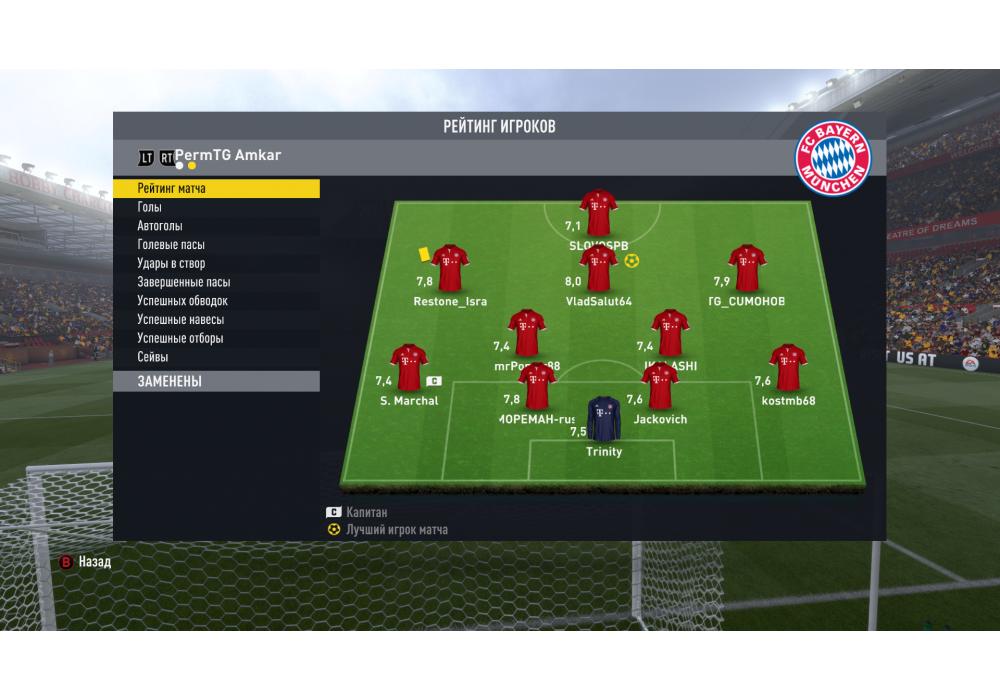The image size is (1000, 700).
Task: Select player kostmb68 on the pitch
Action: [788, 367]
